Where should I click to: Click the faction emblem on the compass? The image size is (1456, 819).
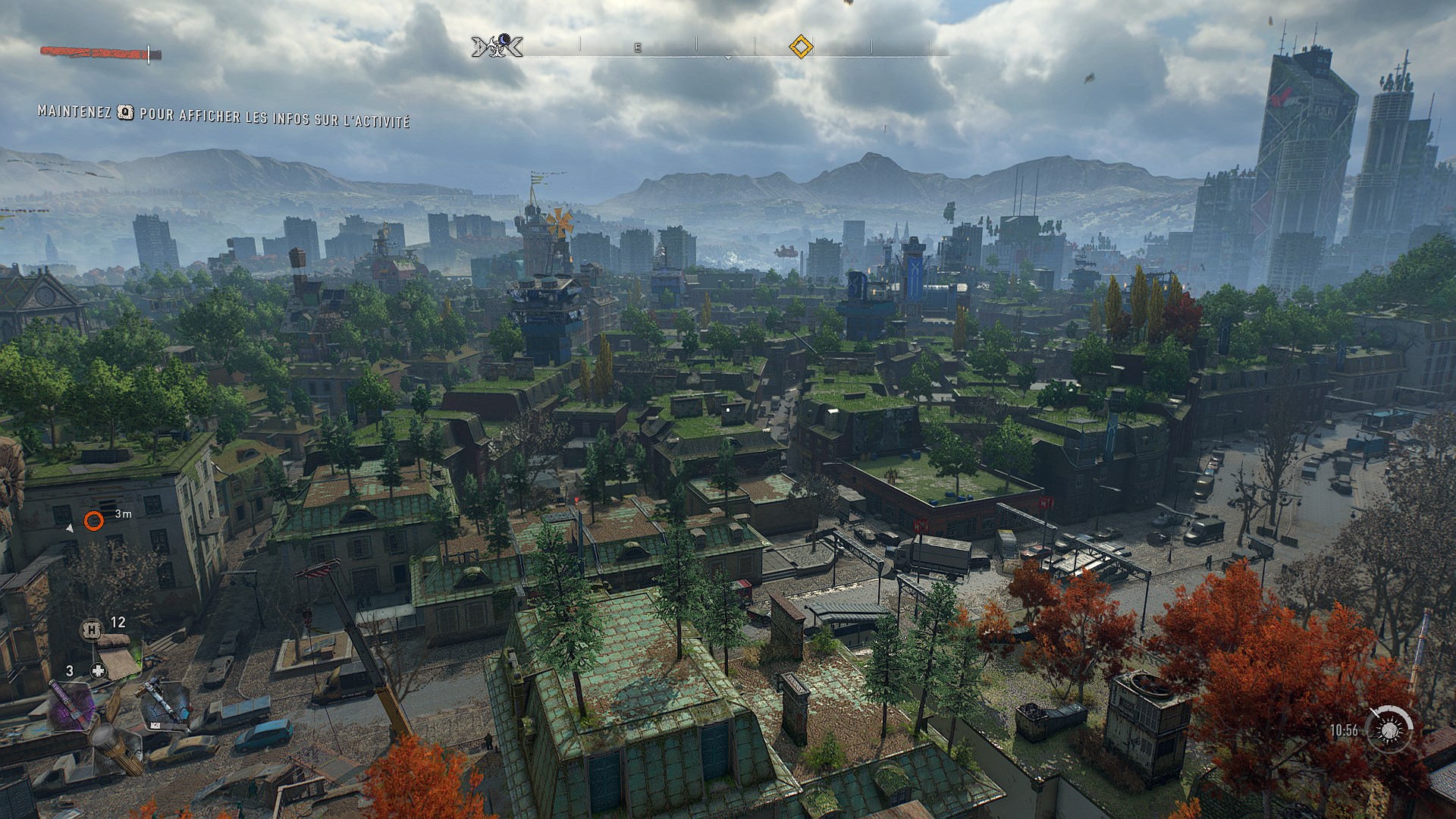point(497,45)
